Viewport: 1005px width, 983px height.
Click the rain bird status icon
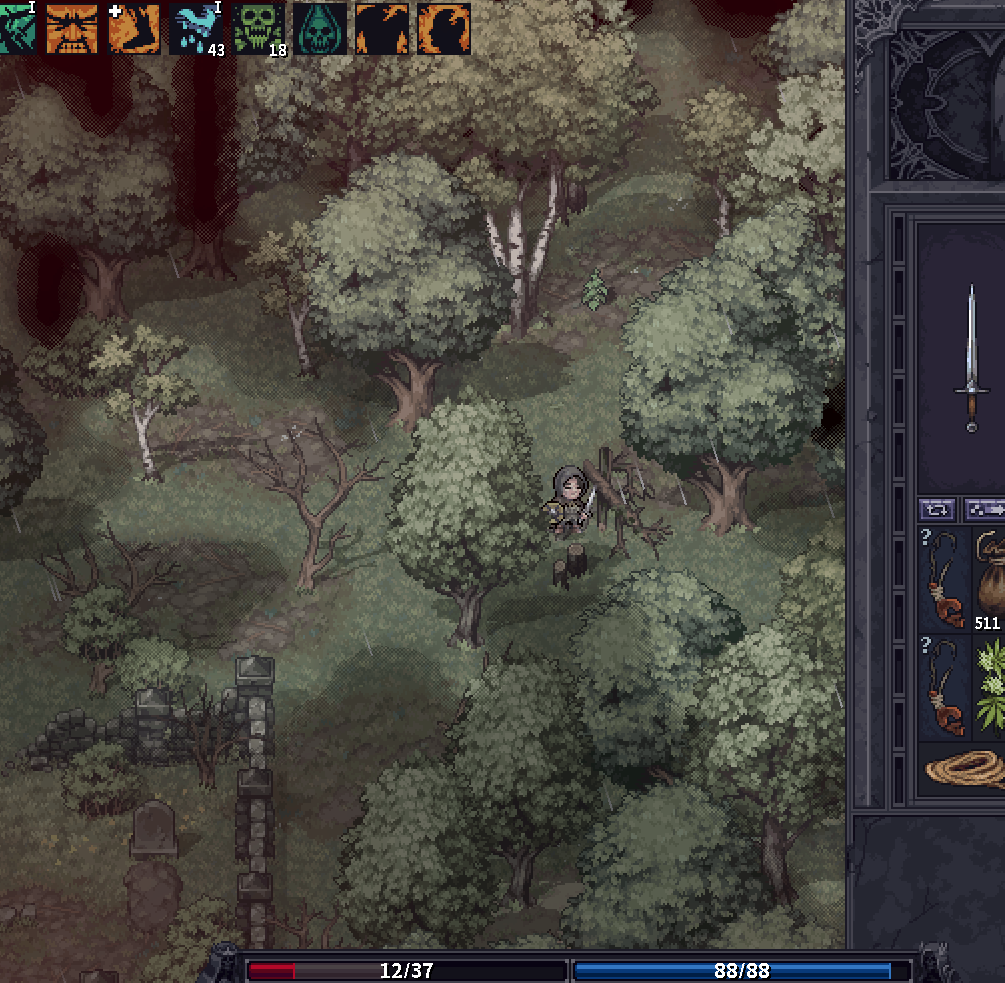tap(196, 28)
